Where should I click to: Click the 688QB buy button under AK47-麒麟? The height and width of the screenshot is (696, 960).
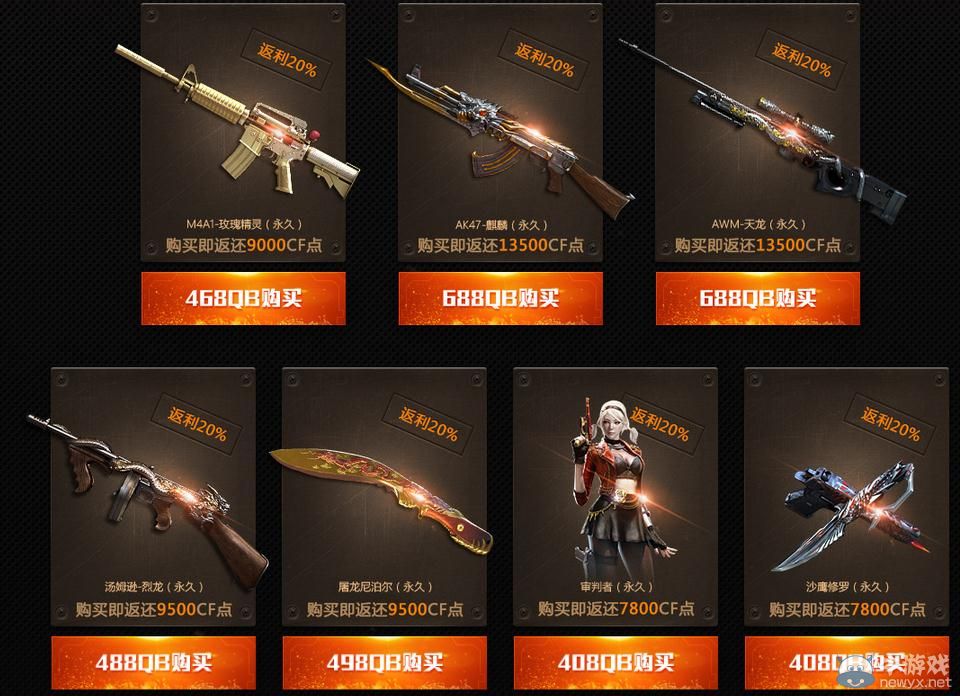500,298
